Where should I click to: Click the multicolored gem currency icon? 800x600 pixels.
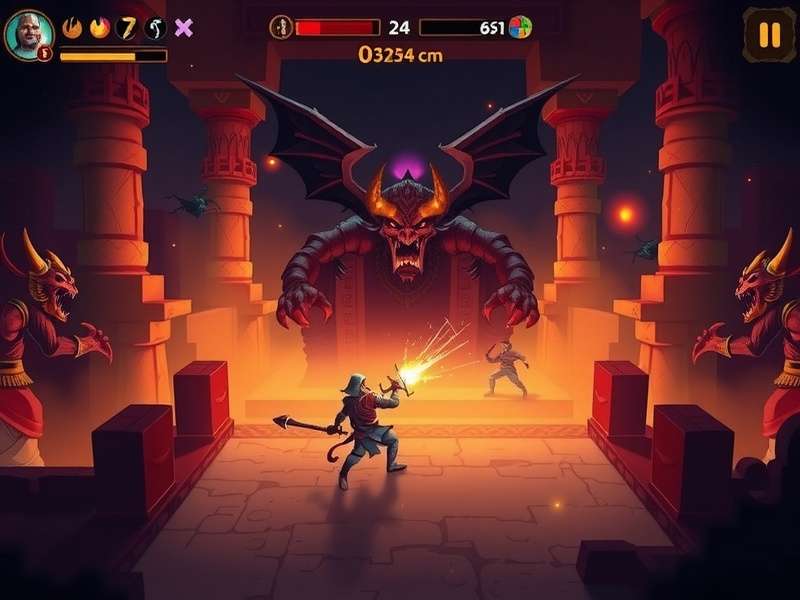coord(520,28)
